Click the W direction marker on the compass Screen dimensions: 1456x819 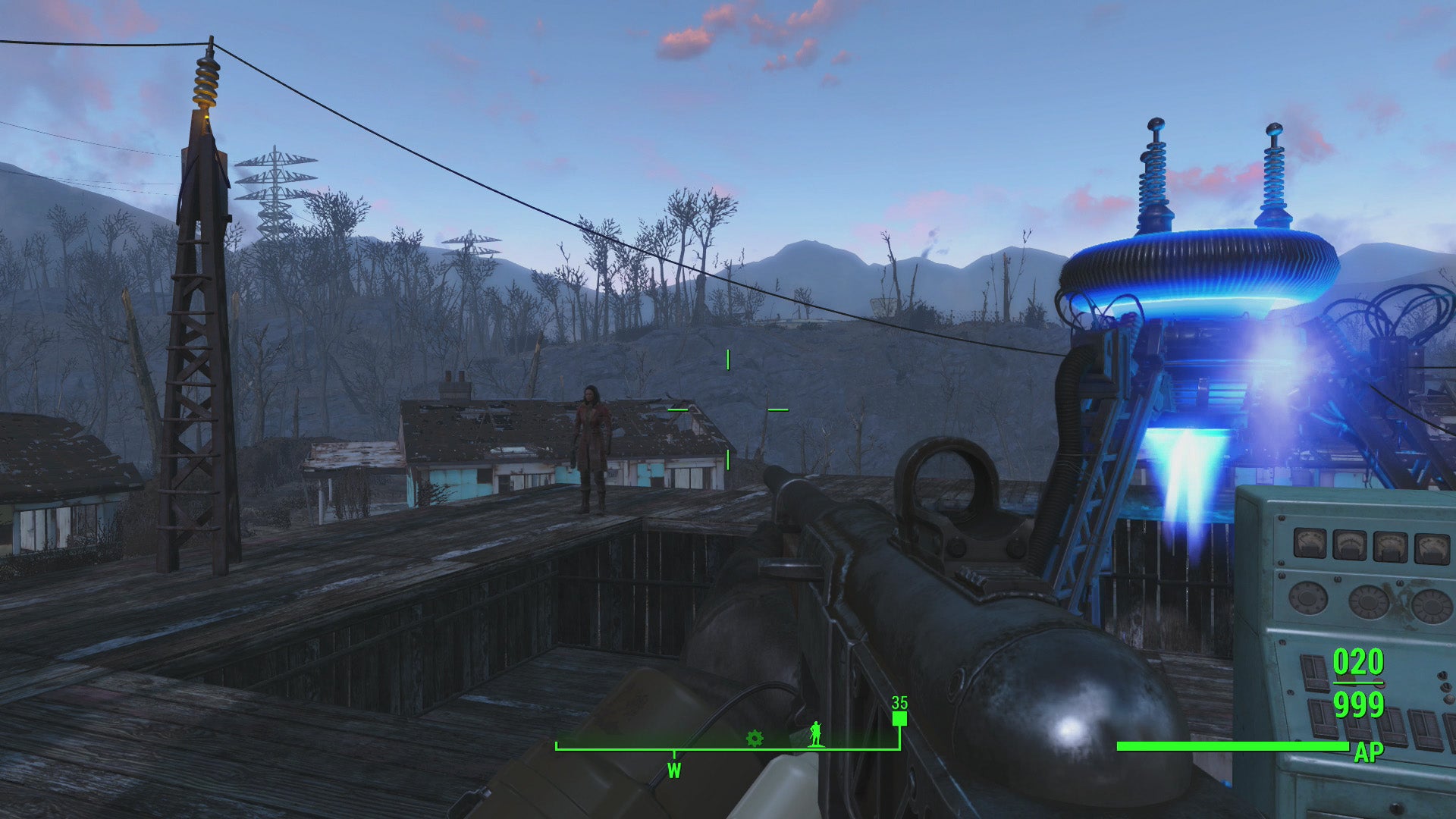[674, 770]
